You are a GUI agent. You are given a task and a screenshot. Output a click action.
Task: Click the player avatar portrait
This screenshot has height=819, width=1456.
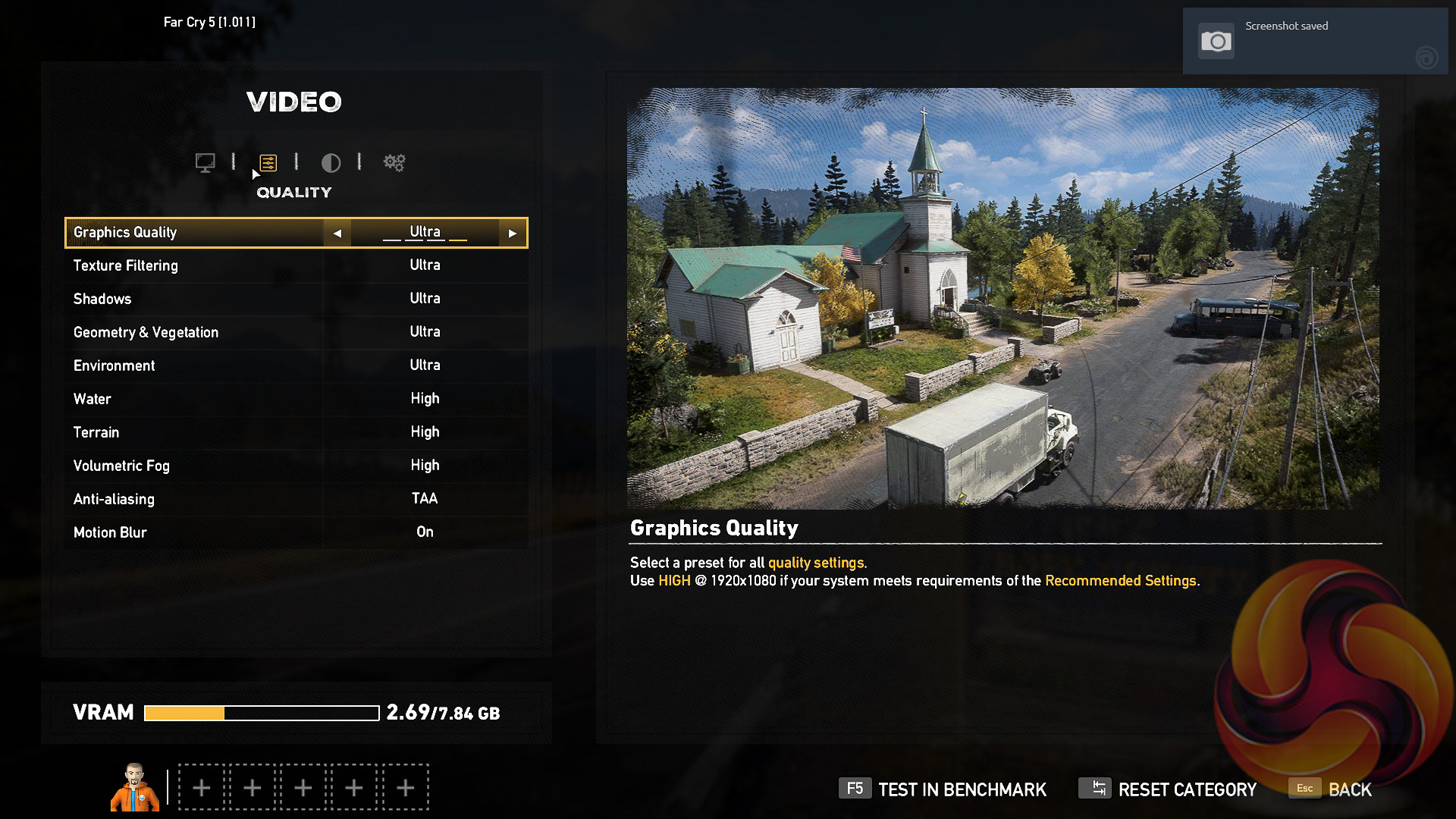pyautogui.click(x=135, y=787)
